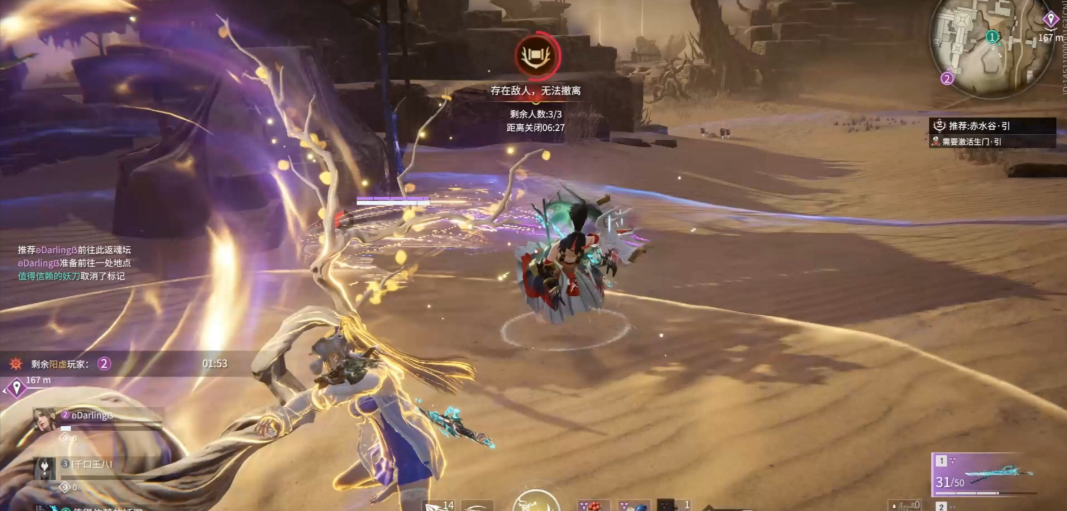The width and height of the screenshot is (1067, 511).
Task: Use the red consumable item slot
Action: 593,505
